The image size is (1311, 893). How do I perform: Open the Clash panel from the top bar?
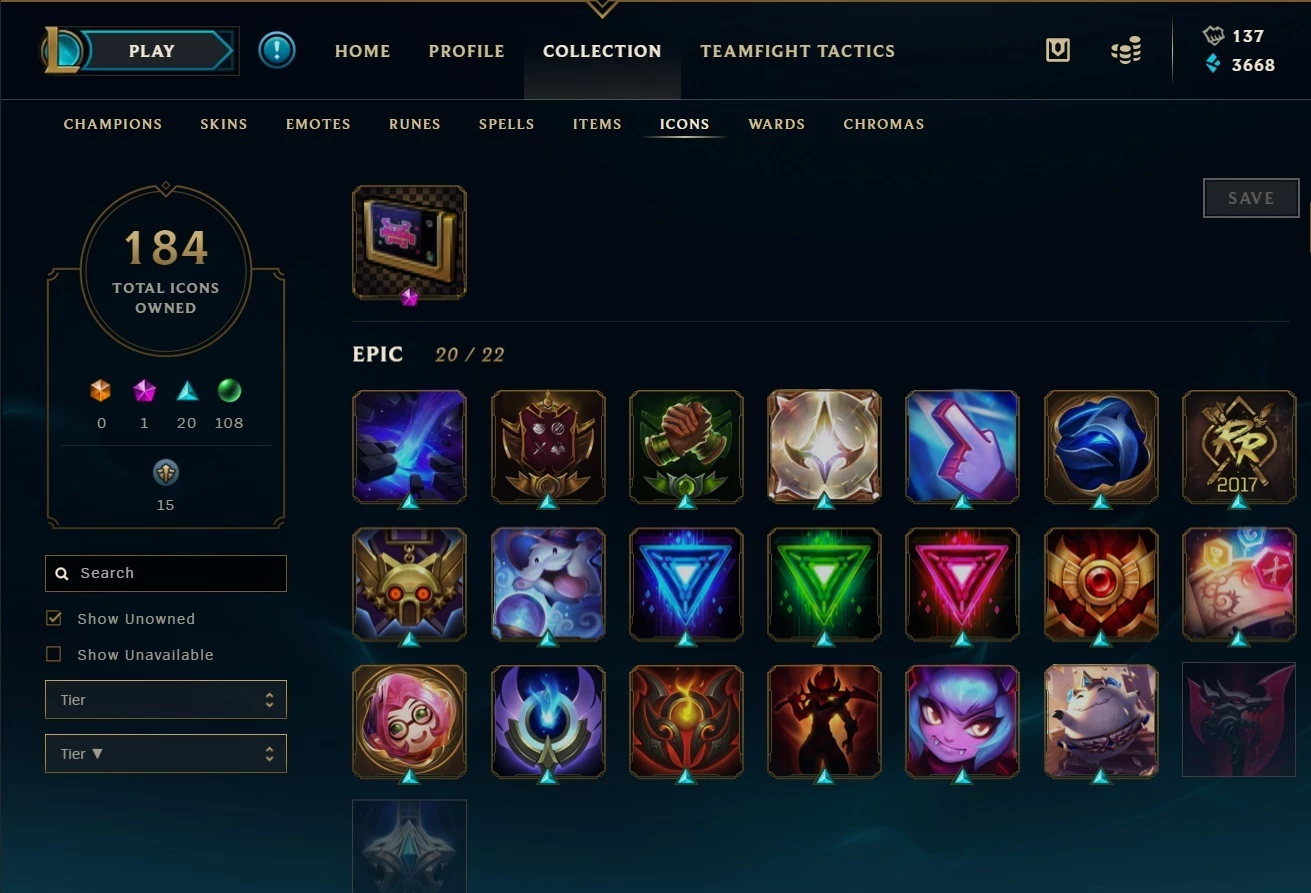[1058, 49]
